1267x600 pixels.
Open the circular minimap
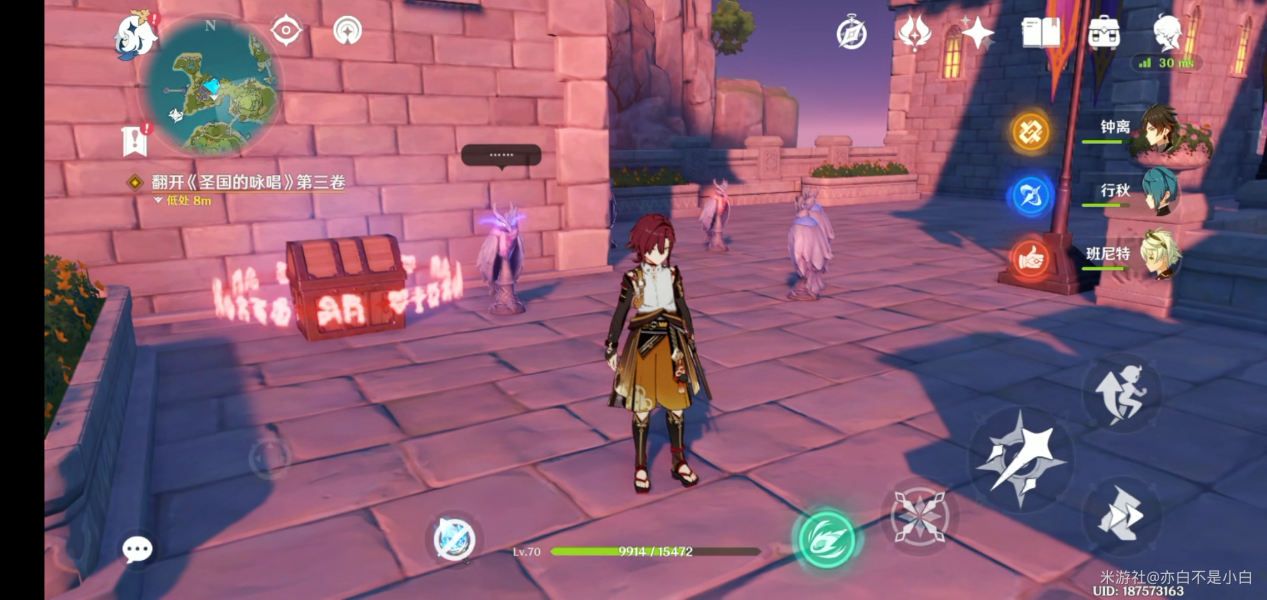(212, 85)
